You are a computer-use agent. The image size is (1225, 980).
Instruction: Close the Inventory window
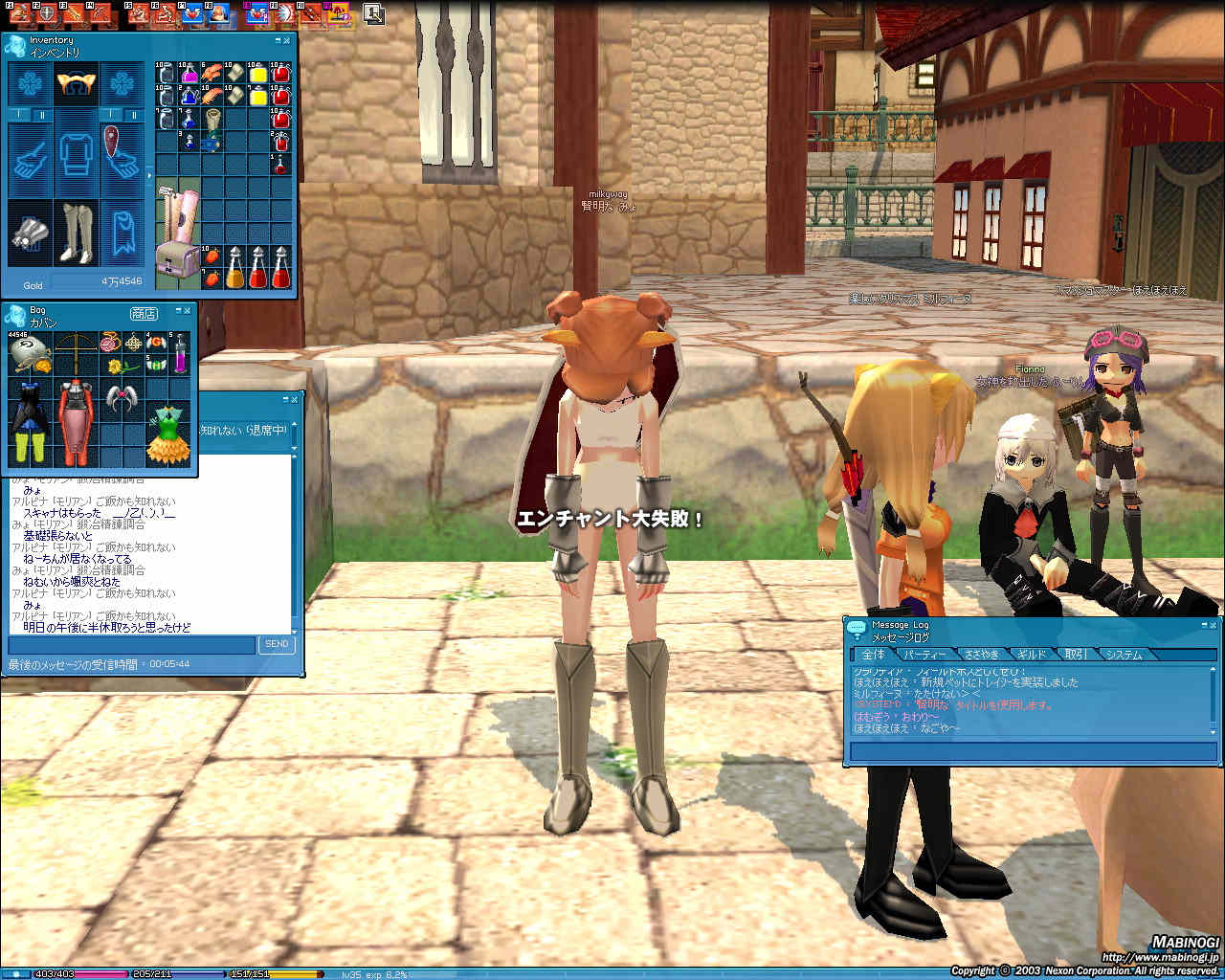tap(287, 40)
